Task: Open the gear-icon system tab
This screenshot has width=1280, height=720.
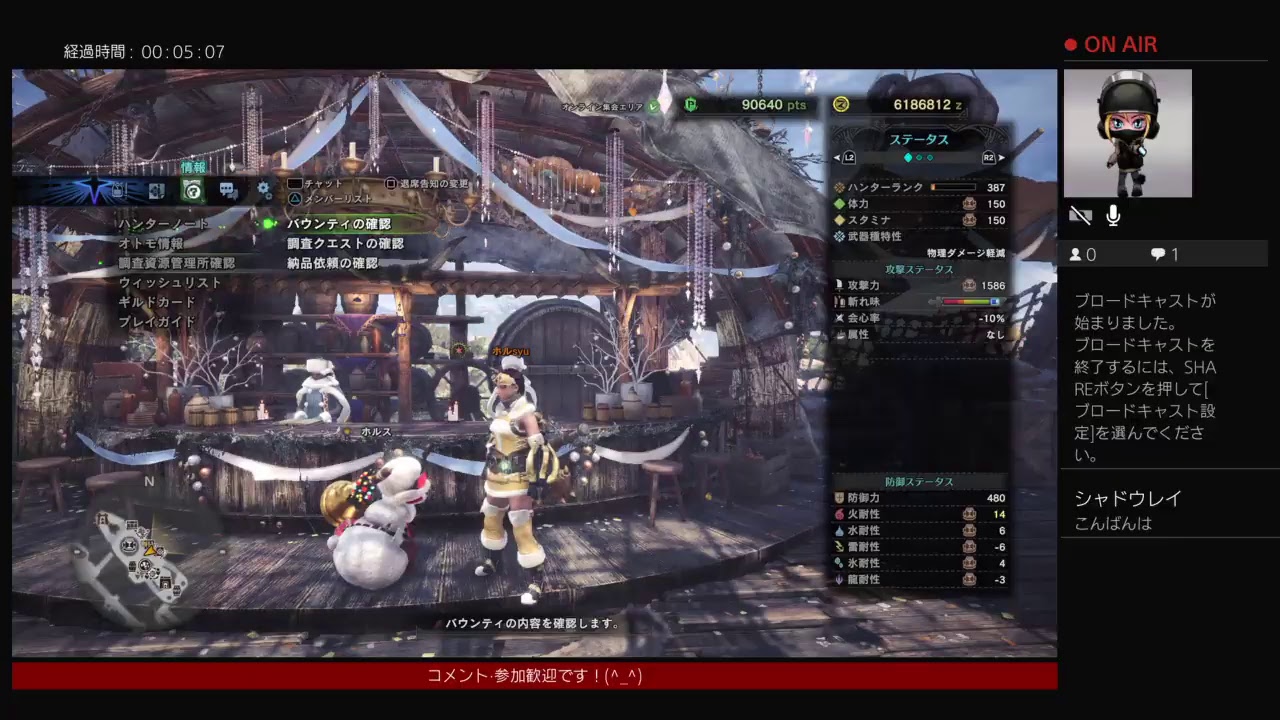Action: click(264, 189)
